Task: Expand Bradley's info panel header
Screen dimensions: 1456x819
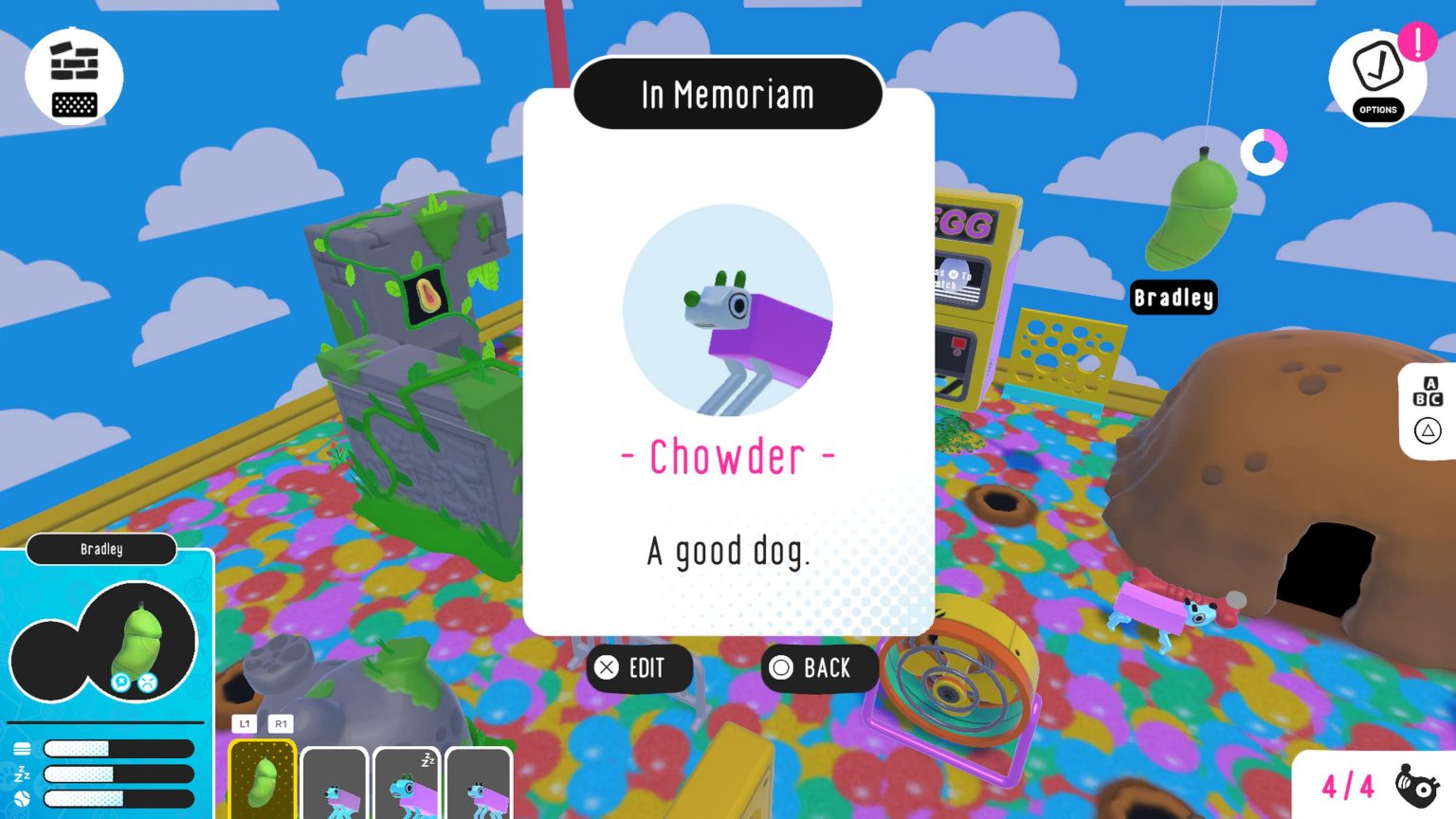Action: click(101, 549)
